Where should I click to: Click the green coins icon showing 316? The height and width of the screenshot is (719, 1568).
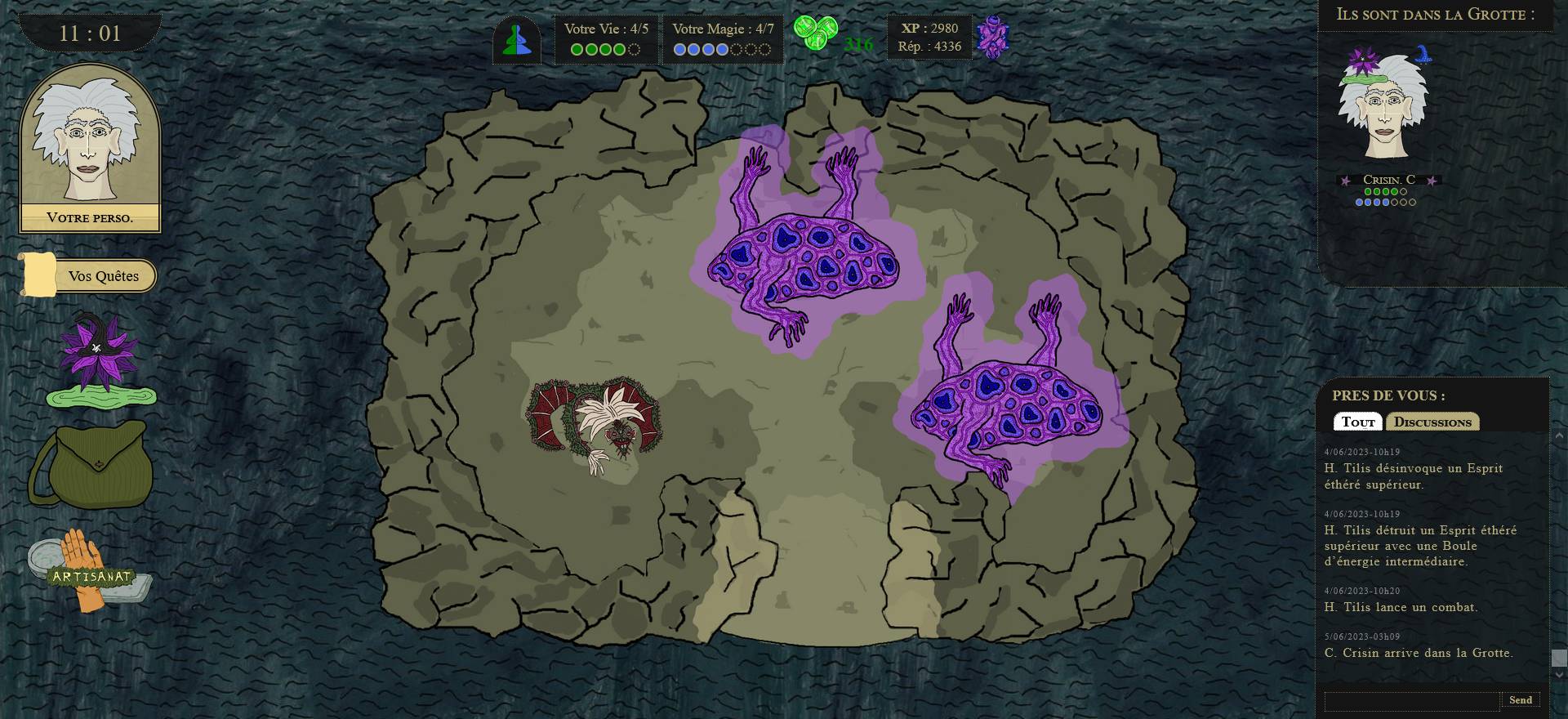(817, 31)
